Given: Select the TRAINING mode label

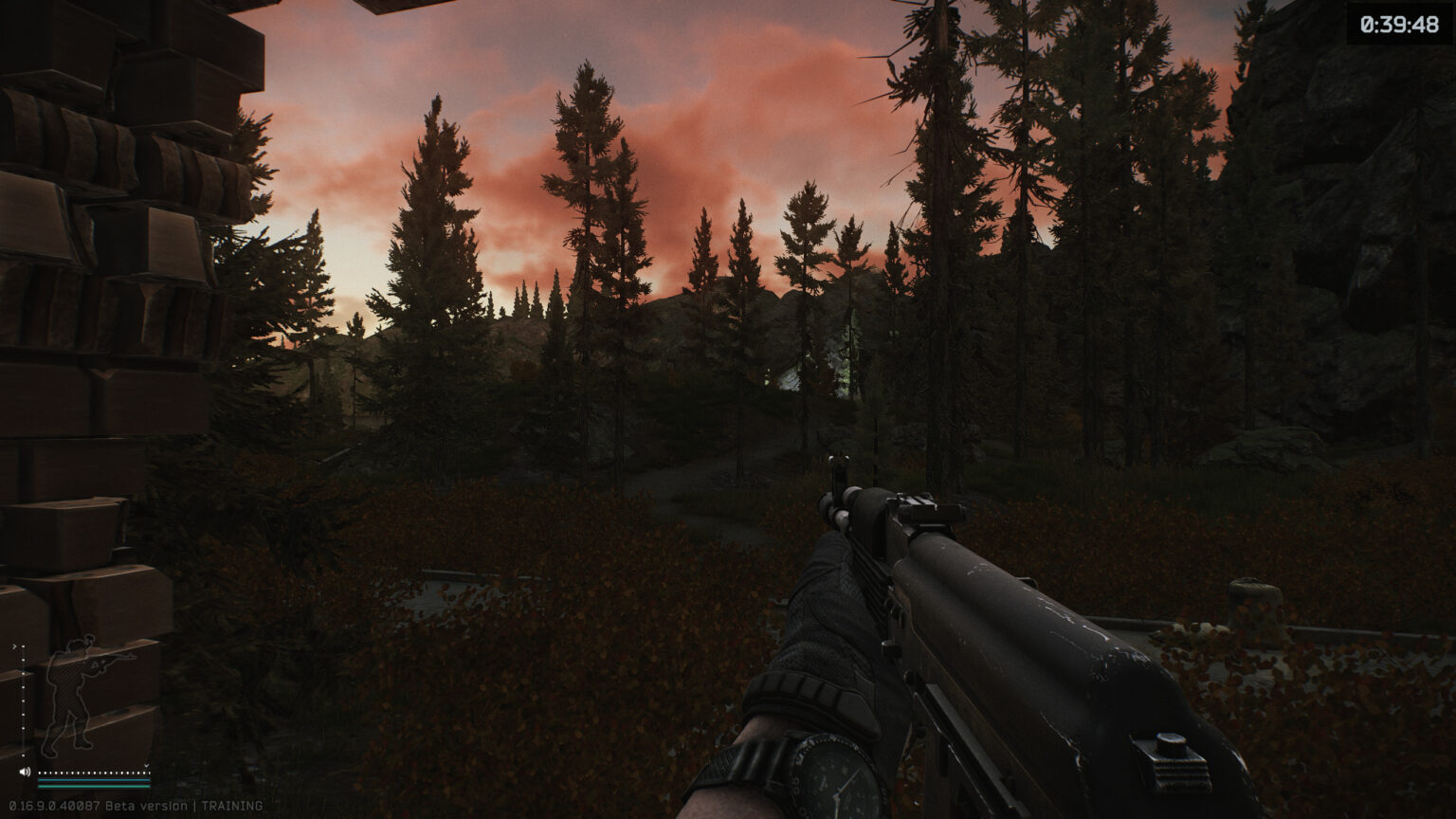Looking at the screenshot, I should [232, 804].
